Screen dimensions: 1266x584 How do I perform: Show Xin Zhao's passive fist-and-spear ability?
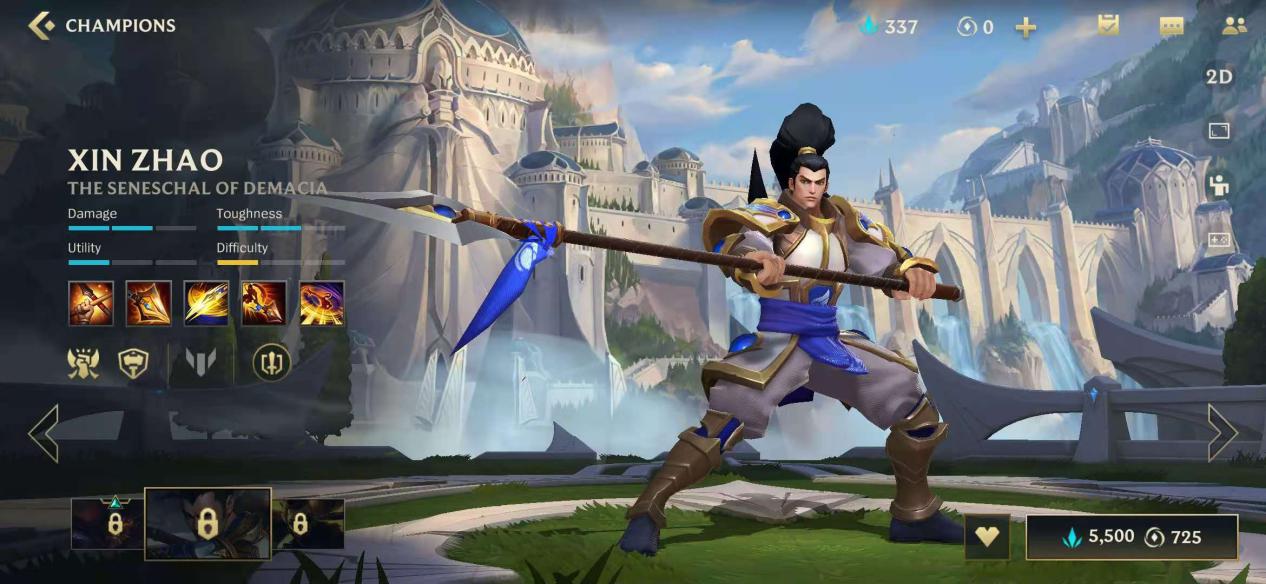tap(90, 303)
